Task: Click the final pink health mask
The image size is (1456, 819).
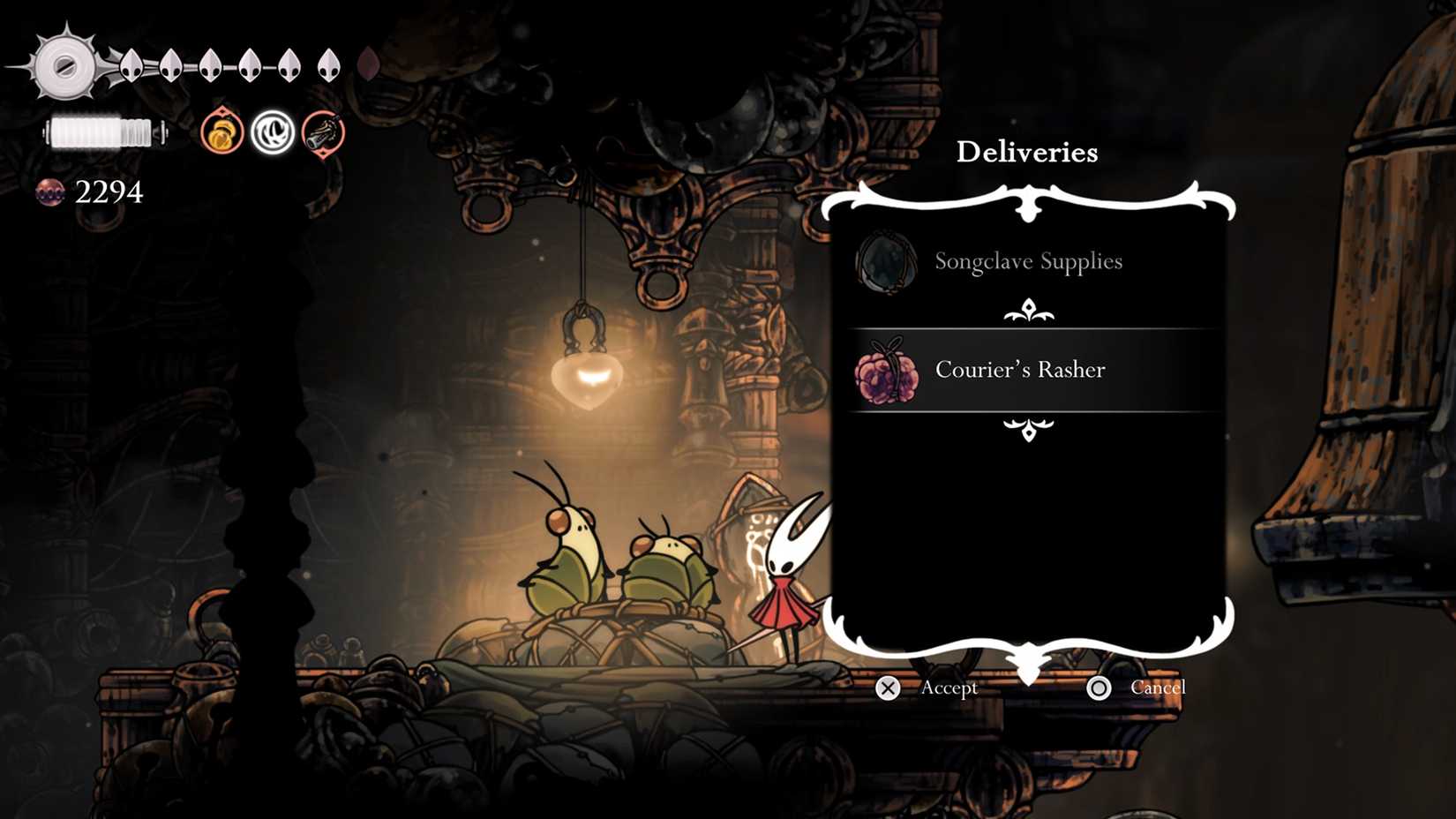Action: [367, 62]
